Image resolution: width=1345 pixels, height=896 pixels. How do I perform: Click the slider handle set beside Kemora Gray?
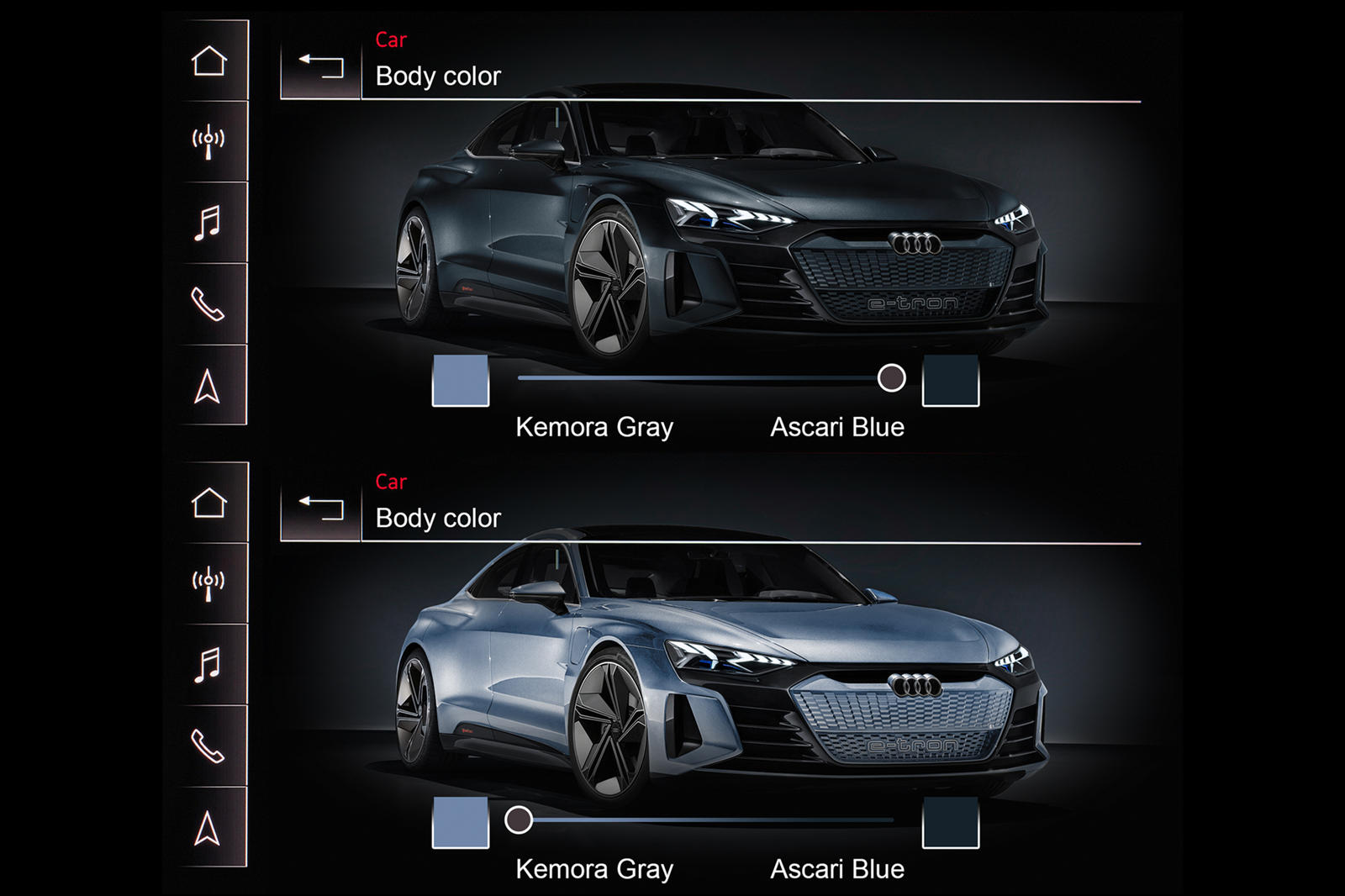(x=519, y=820)
